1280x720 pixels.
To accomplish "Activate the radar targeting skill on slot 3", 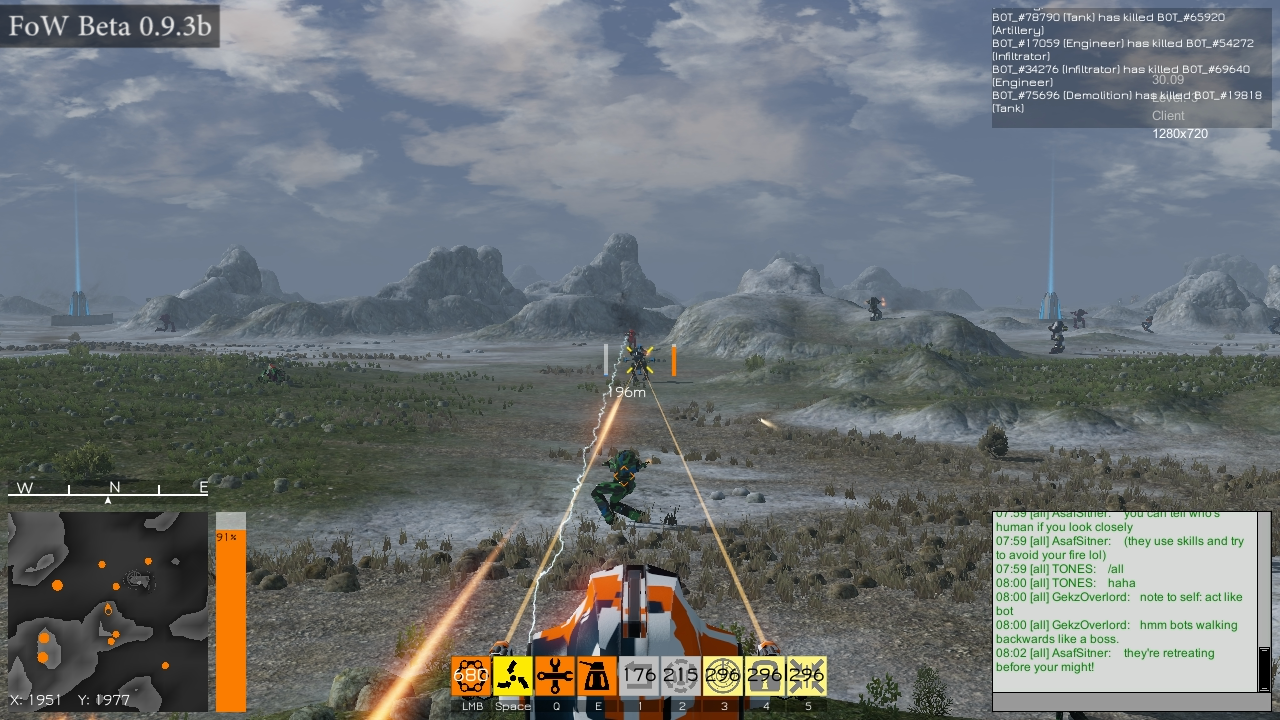I will point(722,676).
